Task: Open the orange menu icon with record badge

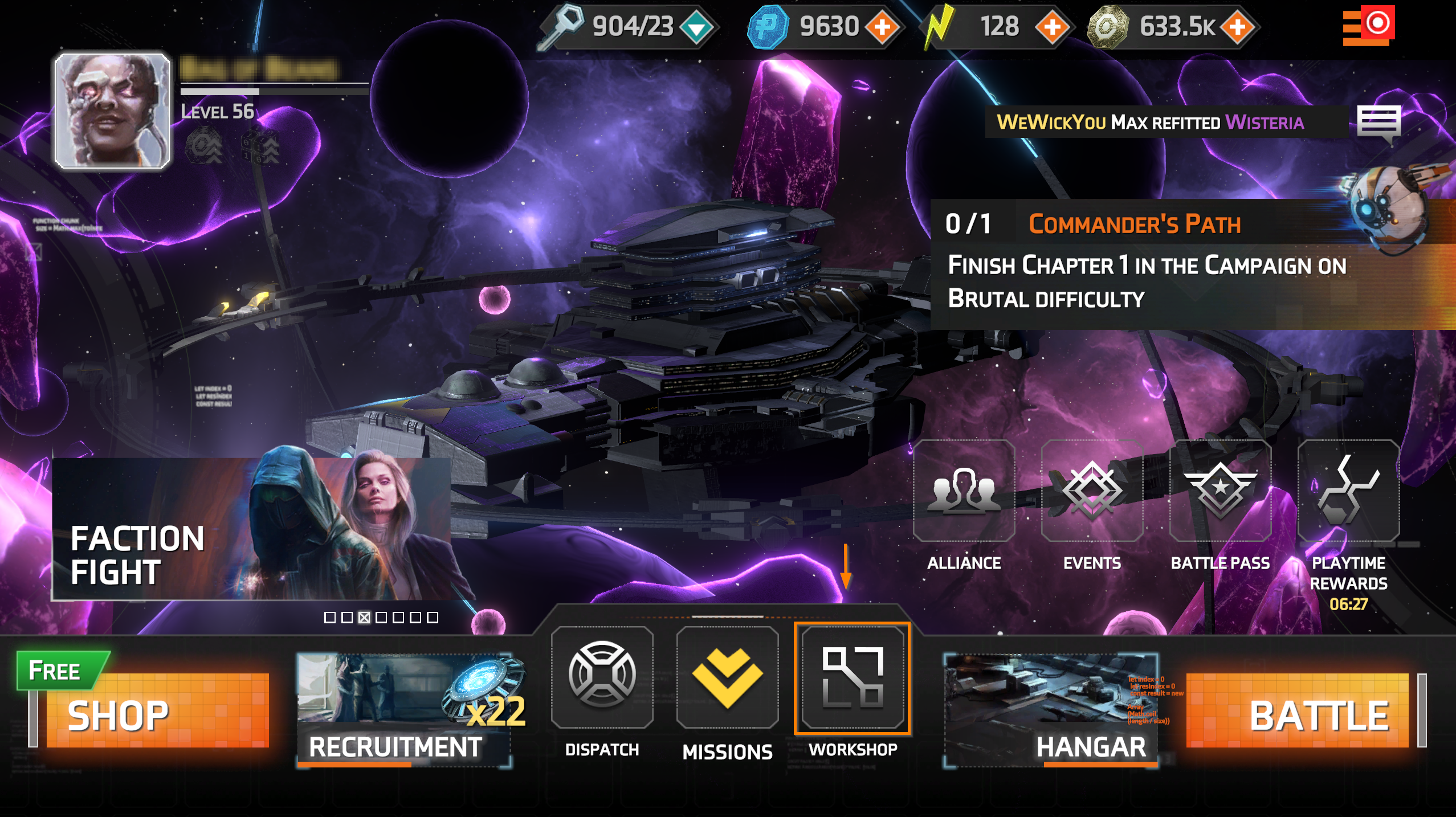Action: point(1368,26)
